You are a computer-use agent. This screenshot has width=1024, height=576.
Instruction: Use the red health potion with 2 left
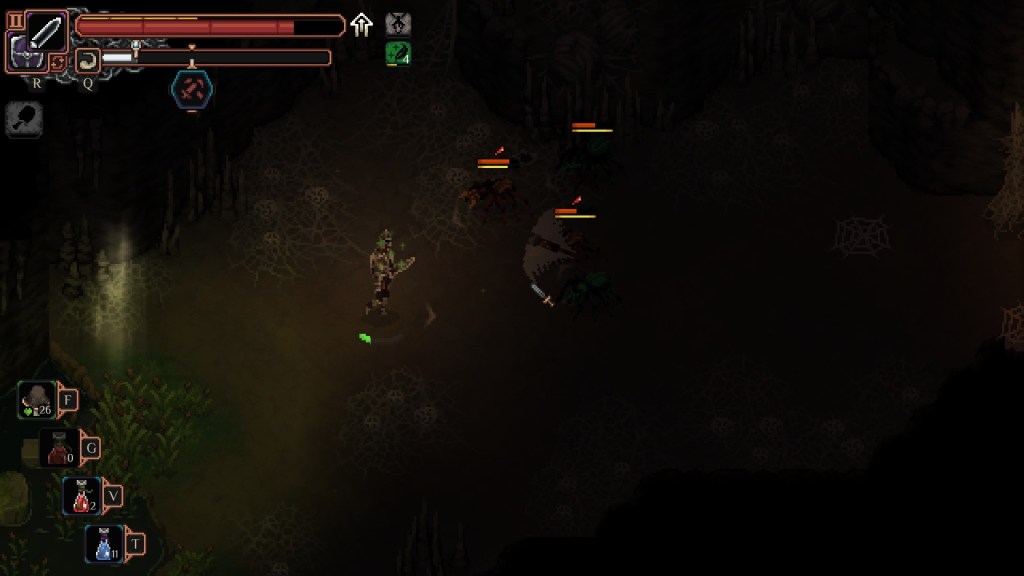click(82, 496)
